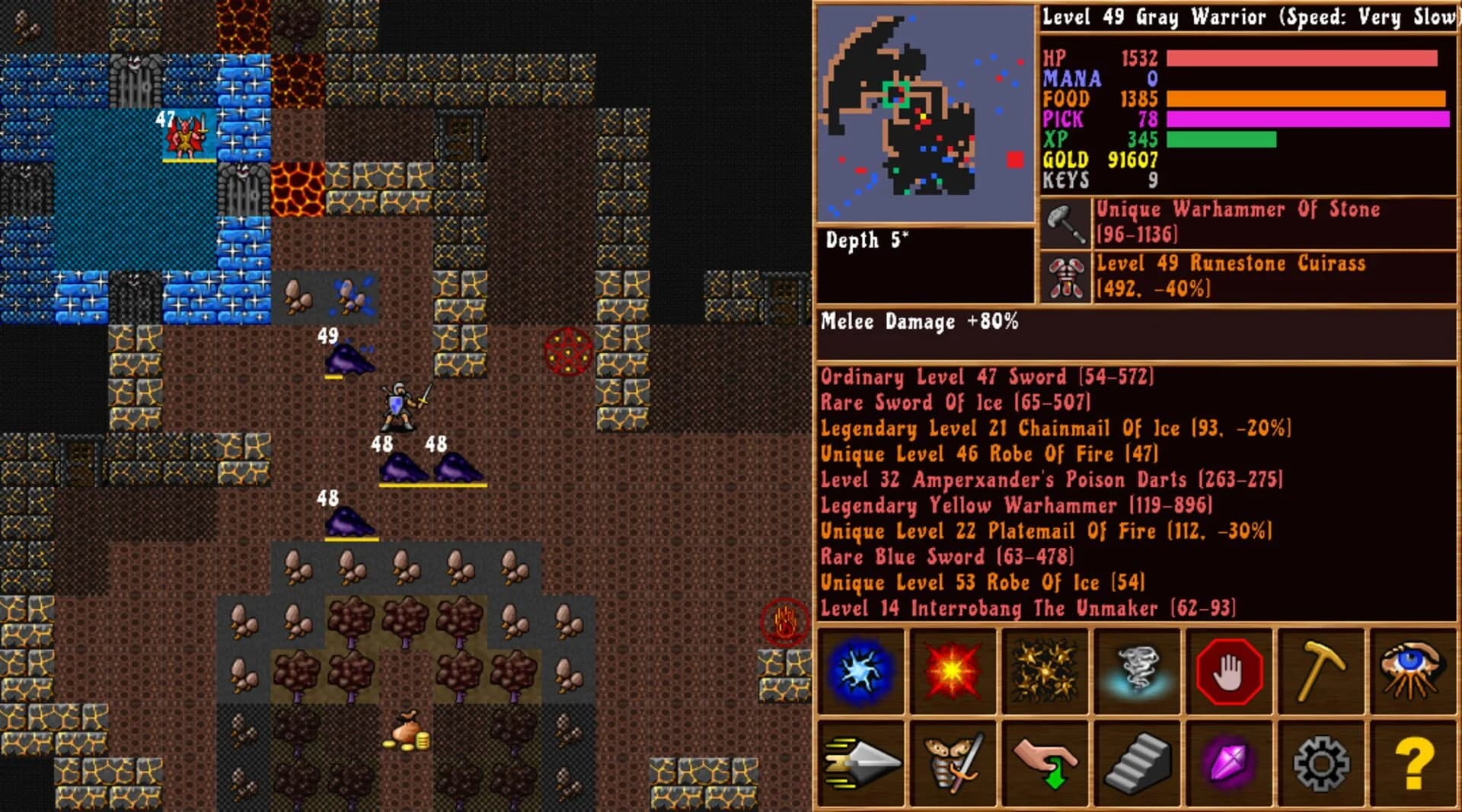The width and height of the screenshot is (1462, 812).
Task: Take the stairs to descend
Action: pos(1138,766)
